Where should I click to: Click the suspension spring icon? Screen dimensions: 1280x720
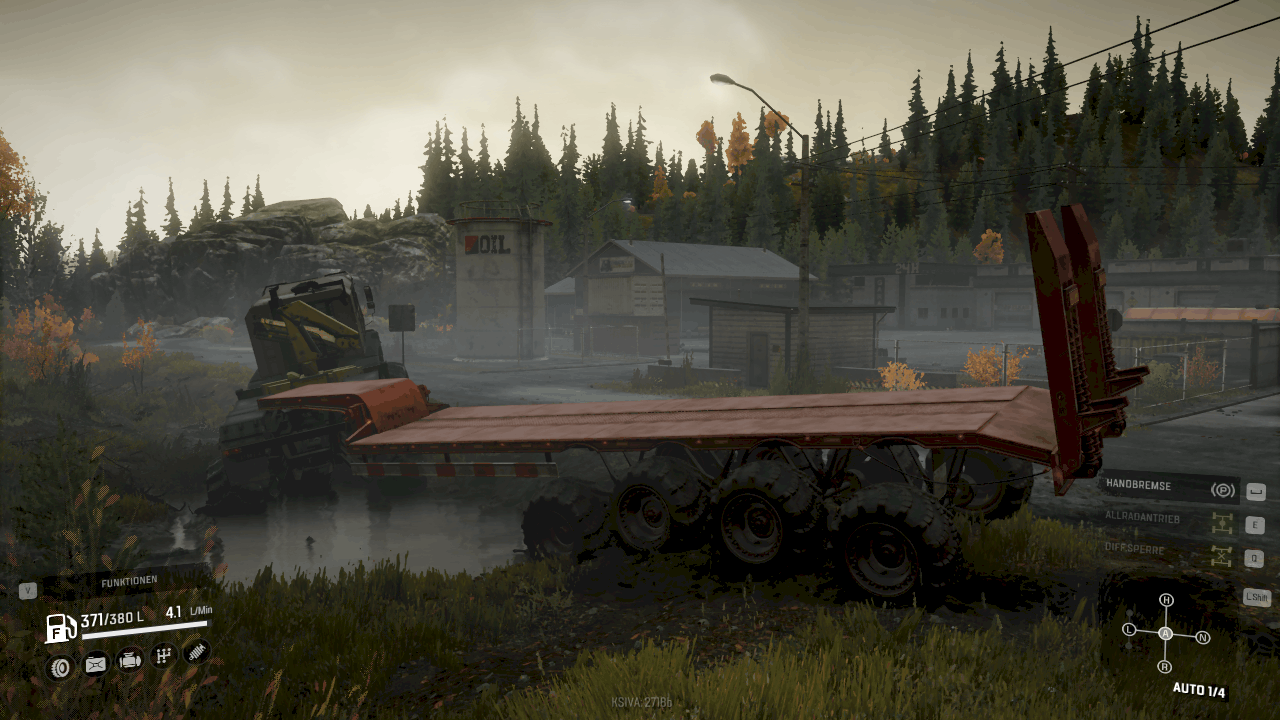[x=197, y=652]
